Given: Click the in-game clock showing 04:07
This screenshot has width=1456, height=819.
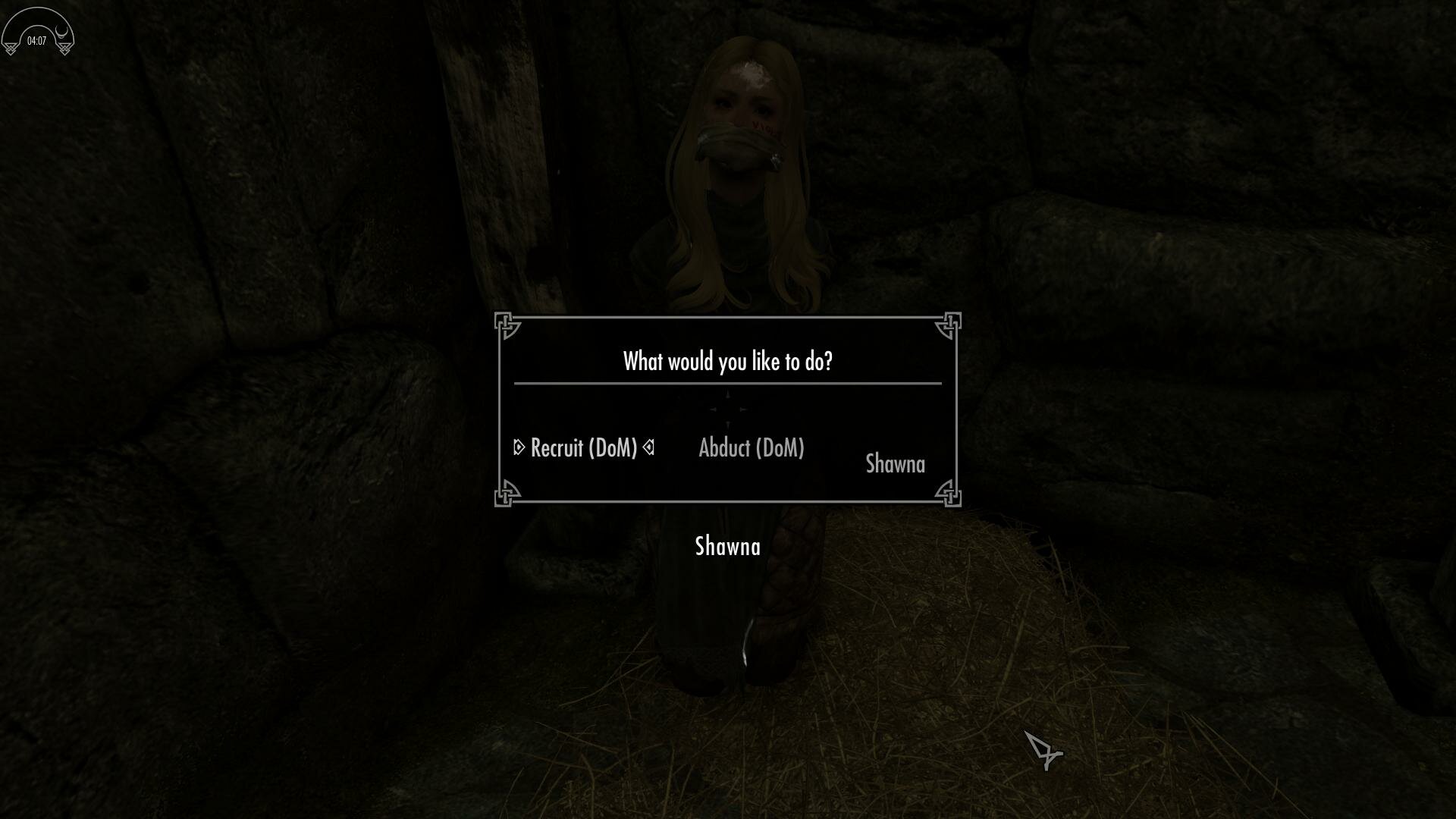Looking at the screenshot, I should (x=37, y=40).
